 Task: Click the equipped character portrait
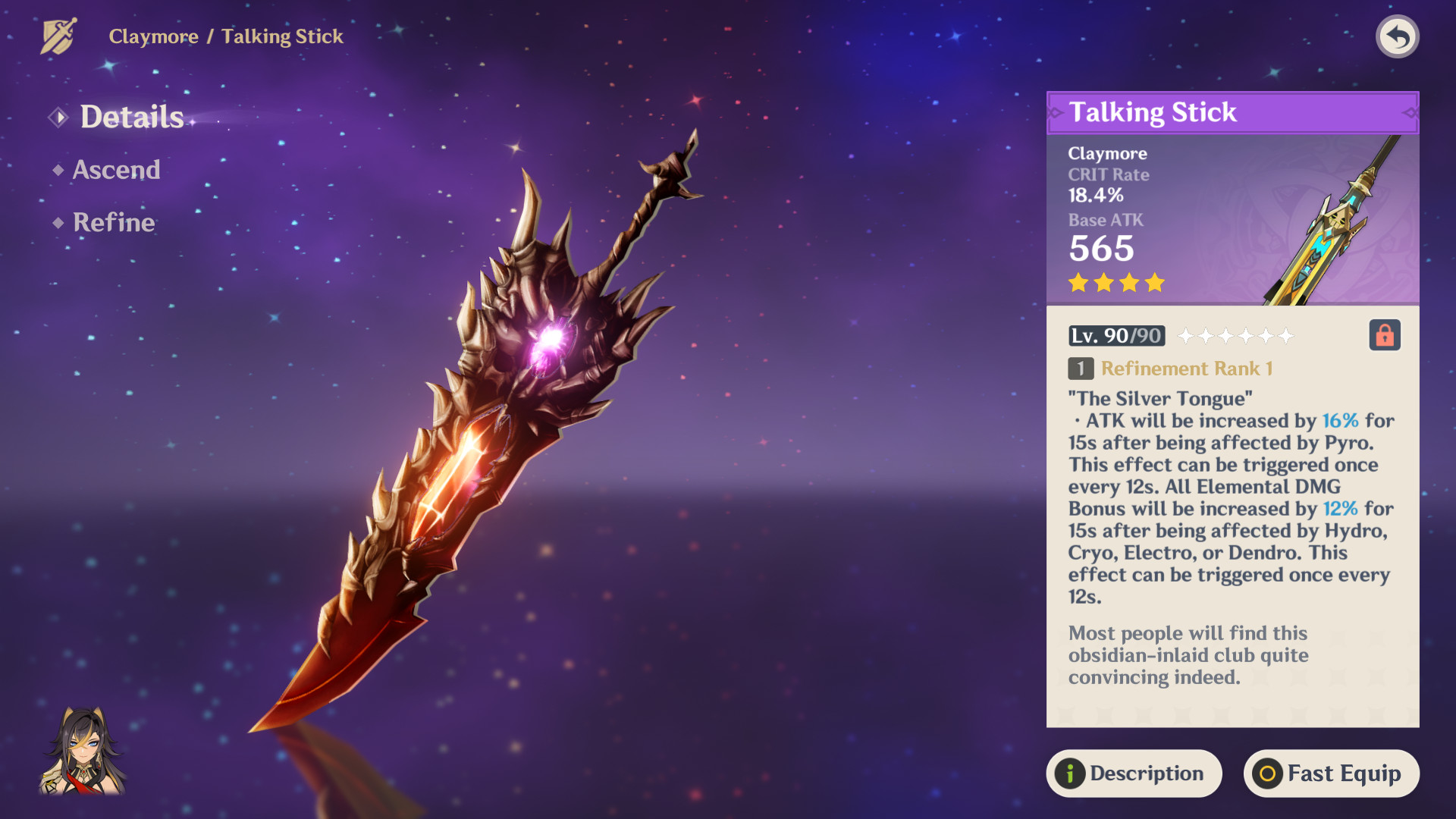[83, 752]
